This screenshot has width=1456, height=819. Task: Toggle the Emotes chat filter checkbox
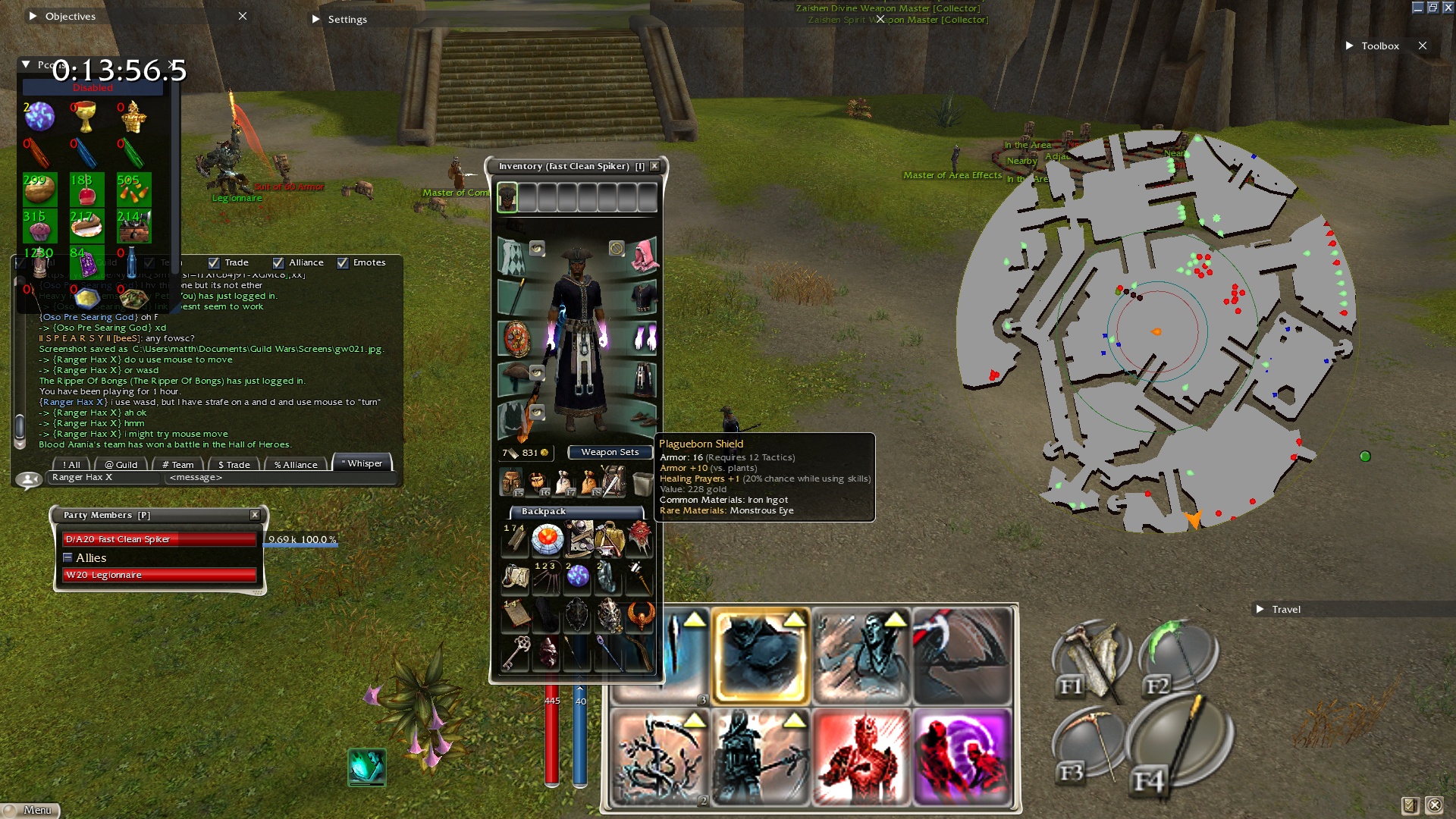(x=343, y=262)
